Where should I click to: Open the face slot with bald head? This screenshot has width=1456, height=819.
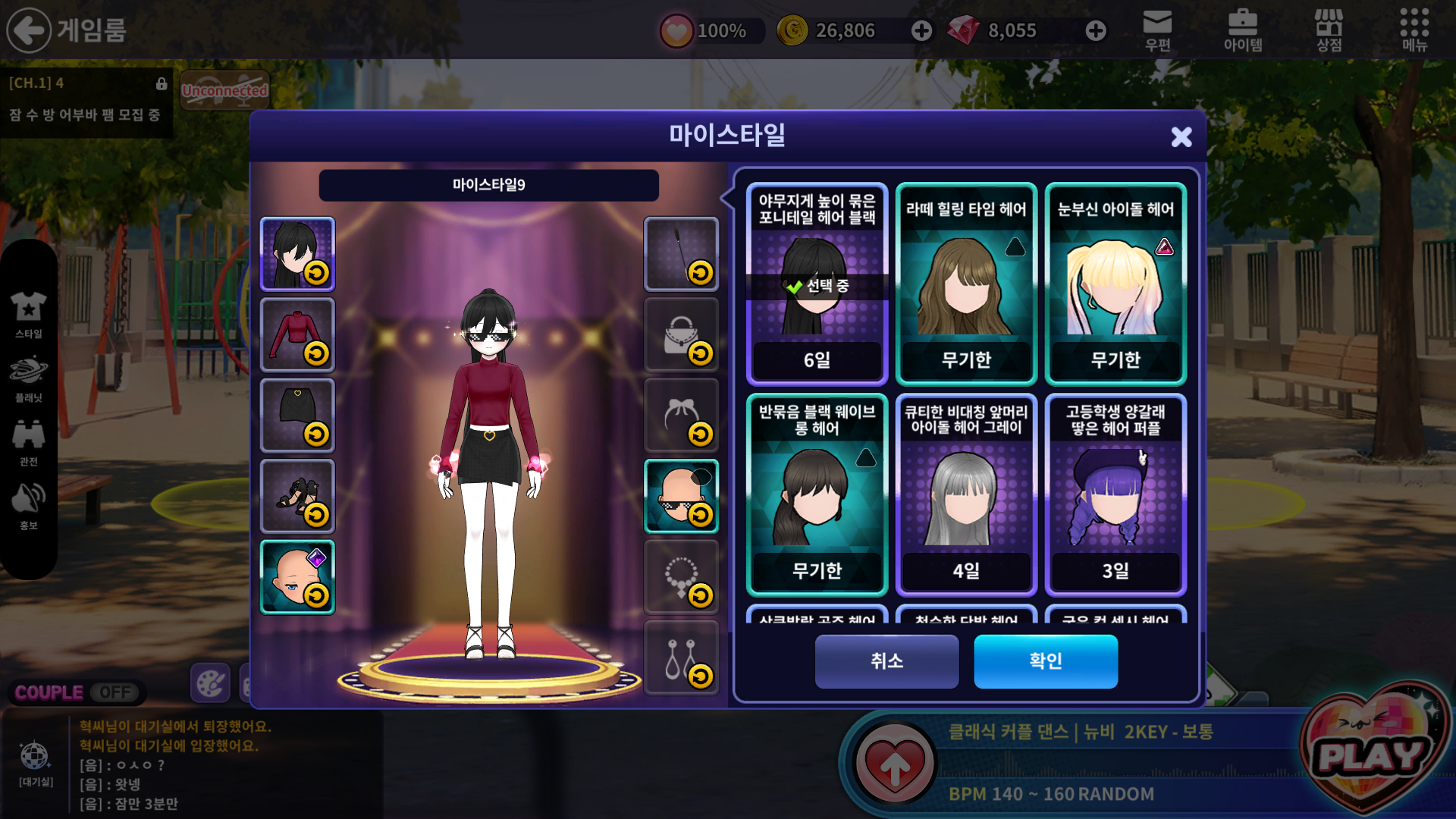pos(297,577)
